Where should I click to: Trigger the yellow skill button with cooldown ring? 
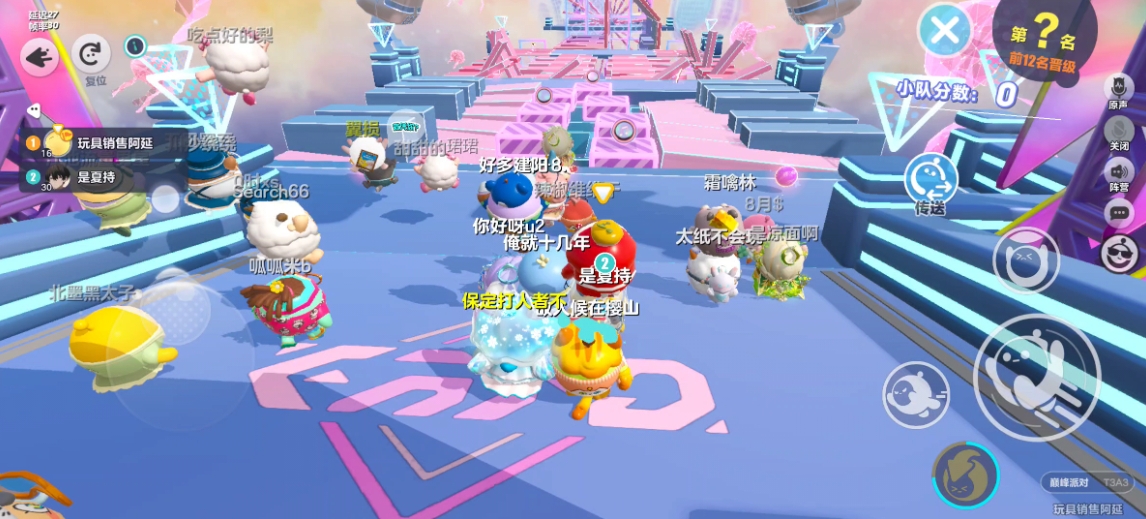tap(965, 474)
